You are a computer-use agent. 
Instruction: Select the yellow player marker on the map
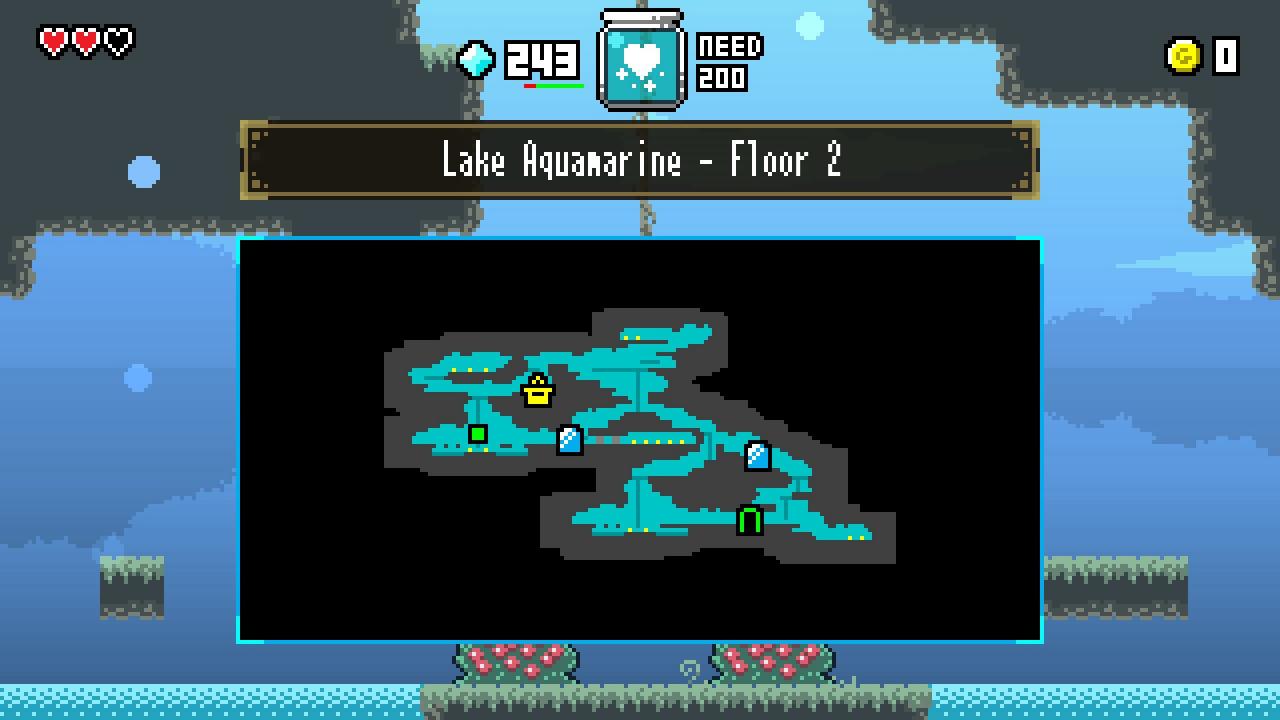(x=538, y=391)
